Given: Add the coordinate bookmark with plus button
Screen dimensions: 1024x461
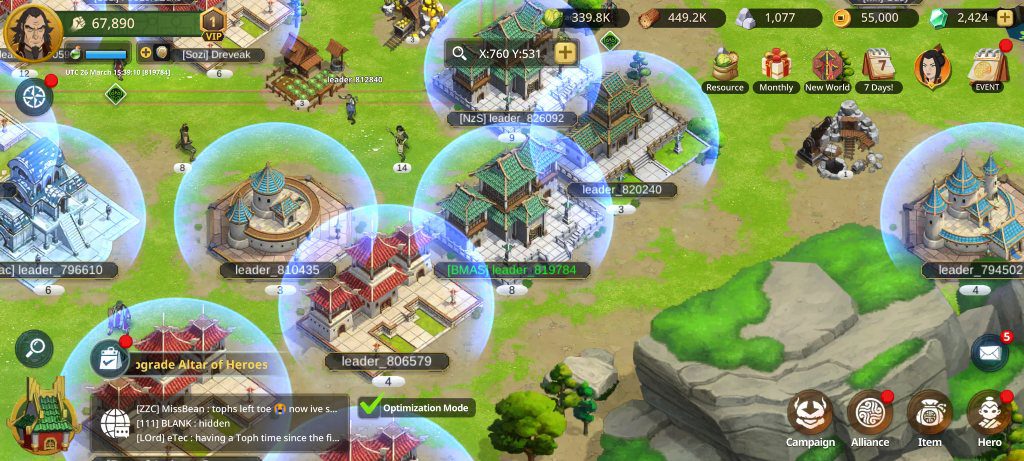Looking at the screenshot, I should 565,53.
